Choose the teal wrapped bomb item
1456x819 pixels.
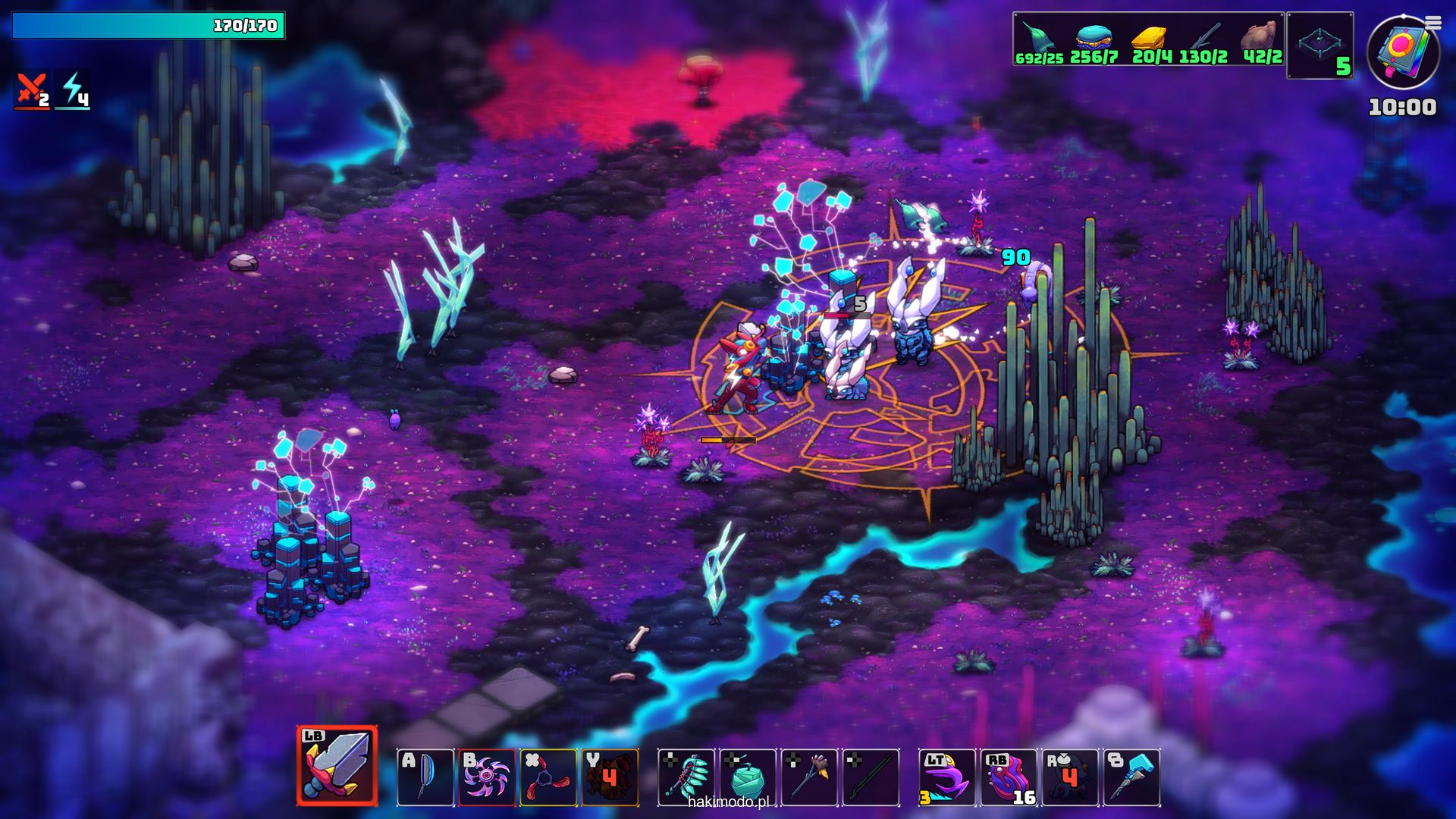(748, 777)
